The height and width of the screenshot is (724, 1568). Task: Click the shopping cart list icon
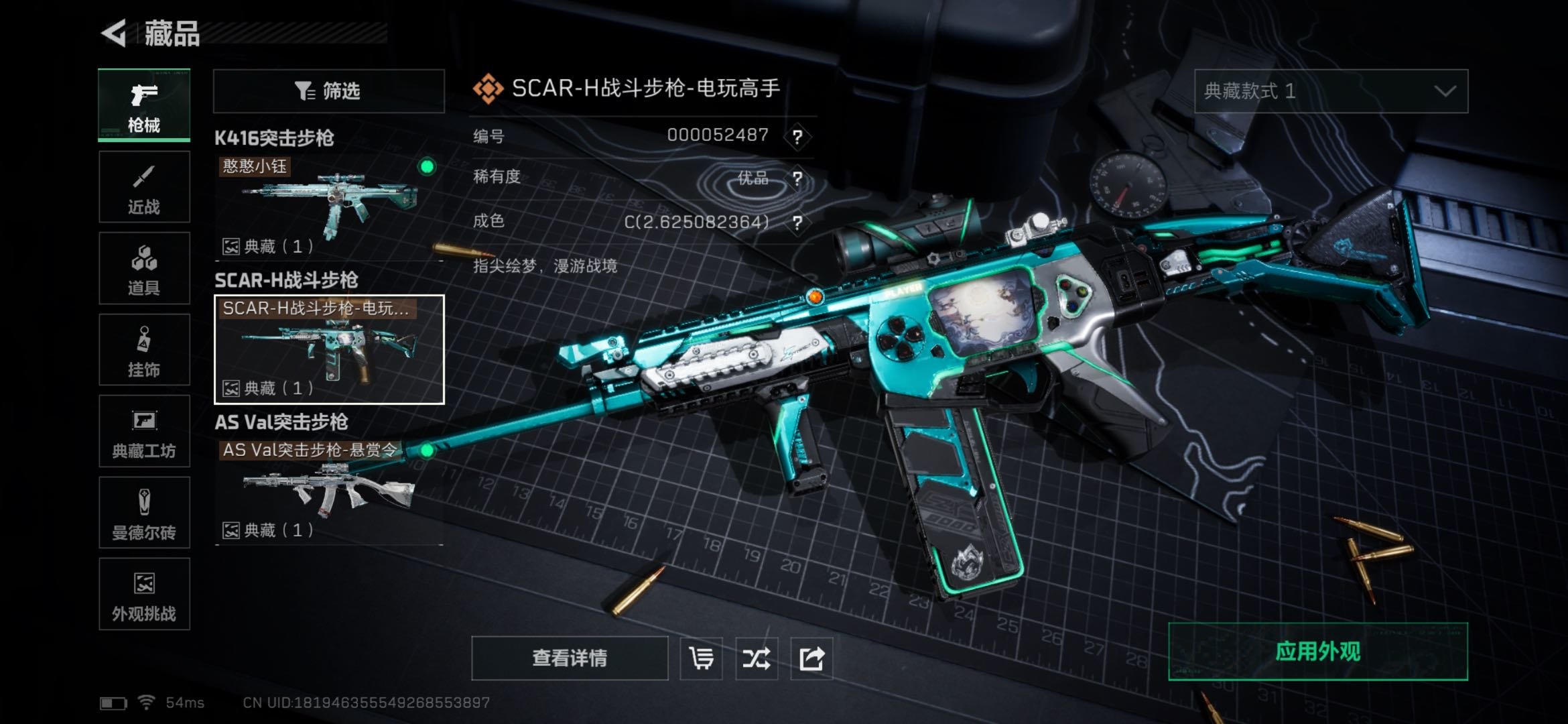(701, 658)
